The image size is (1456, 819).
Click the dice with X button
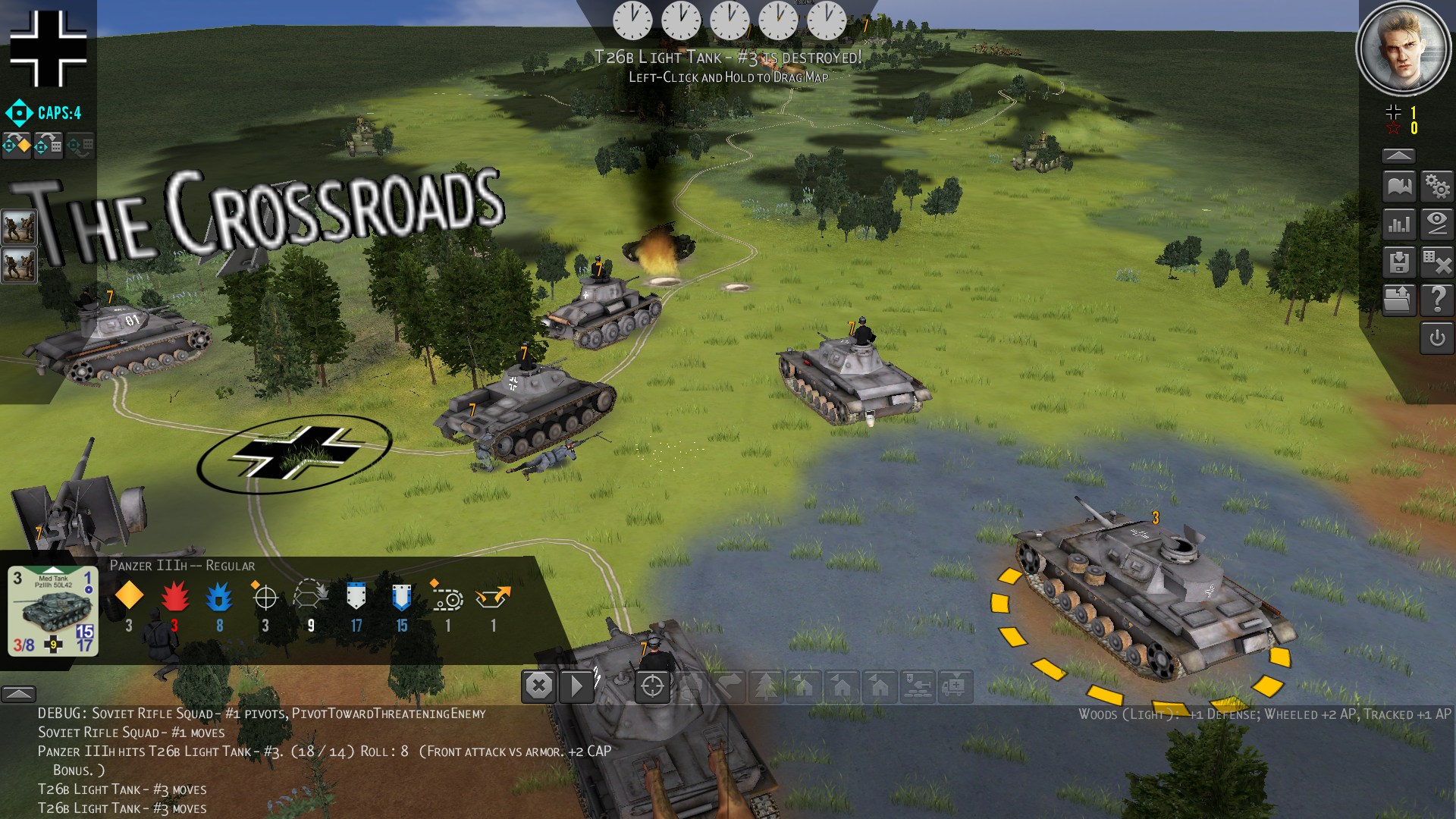(x=1437, y=262)
